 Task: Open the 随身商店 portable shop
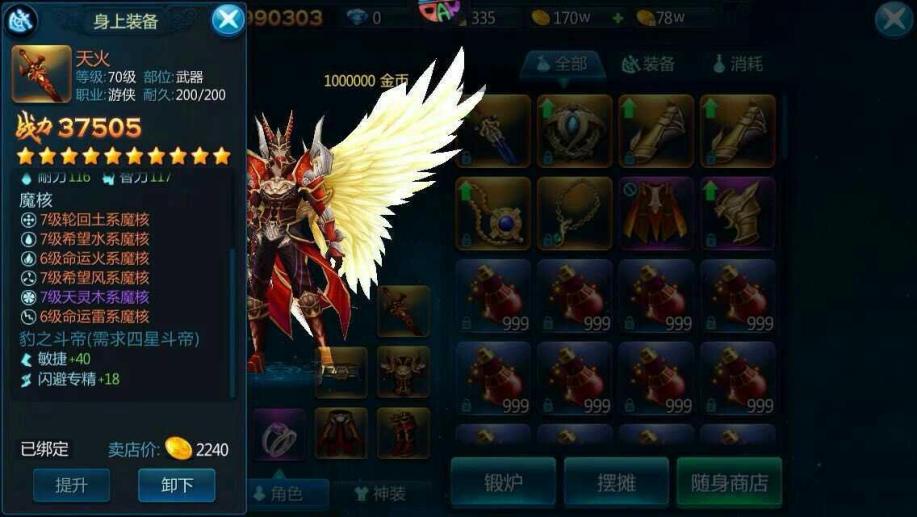tap(729, 483)
